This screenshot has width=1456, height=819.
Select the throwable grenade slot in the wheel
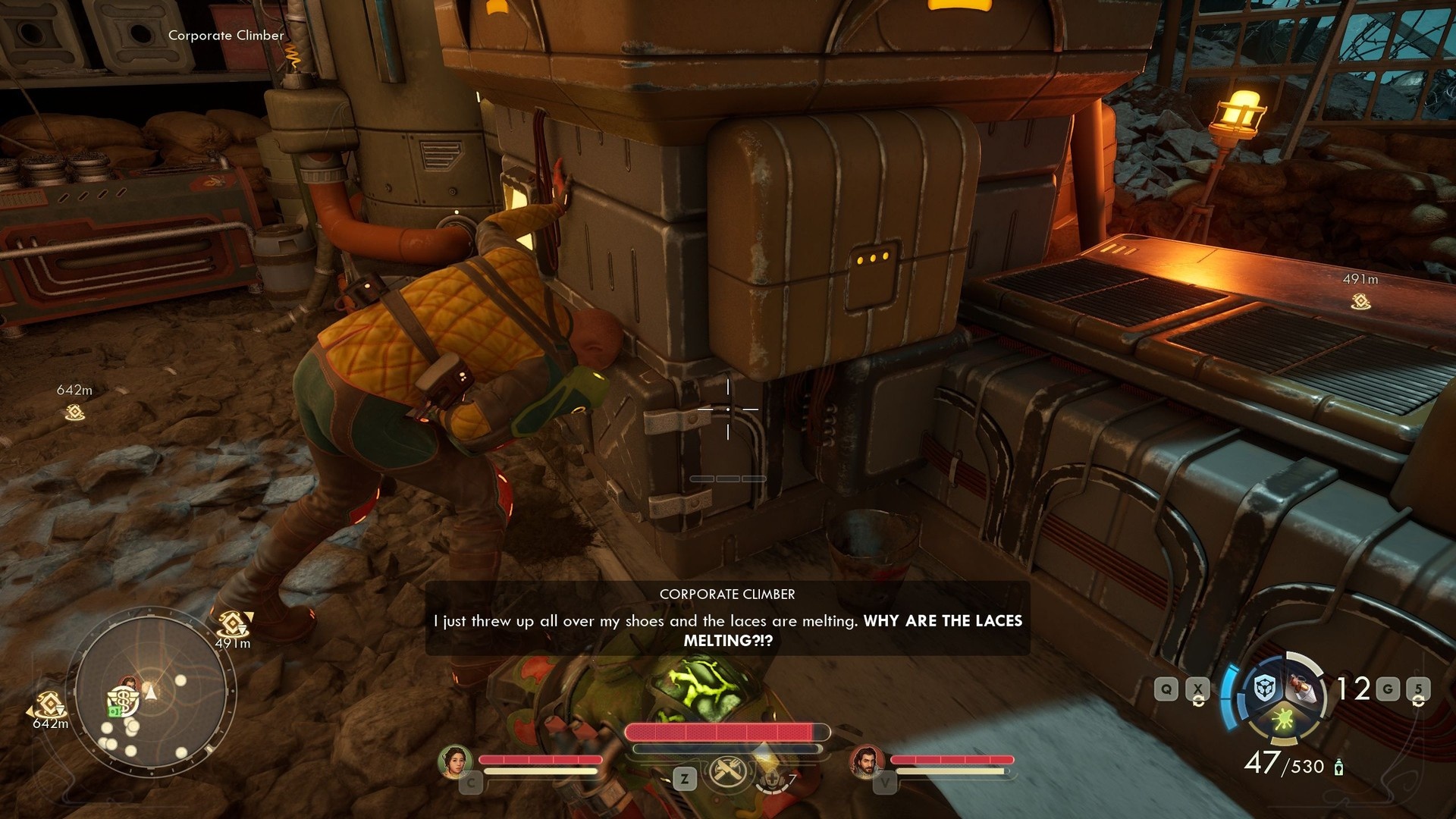tap(1304, 687)
